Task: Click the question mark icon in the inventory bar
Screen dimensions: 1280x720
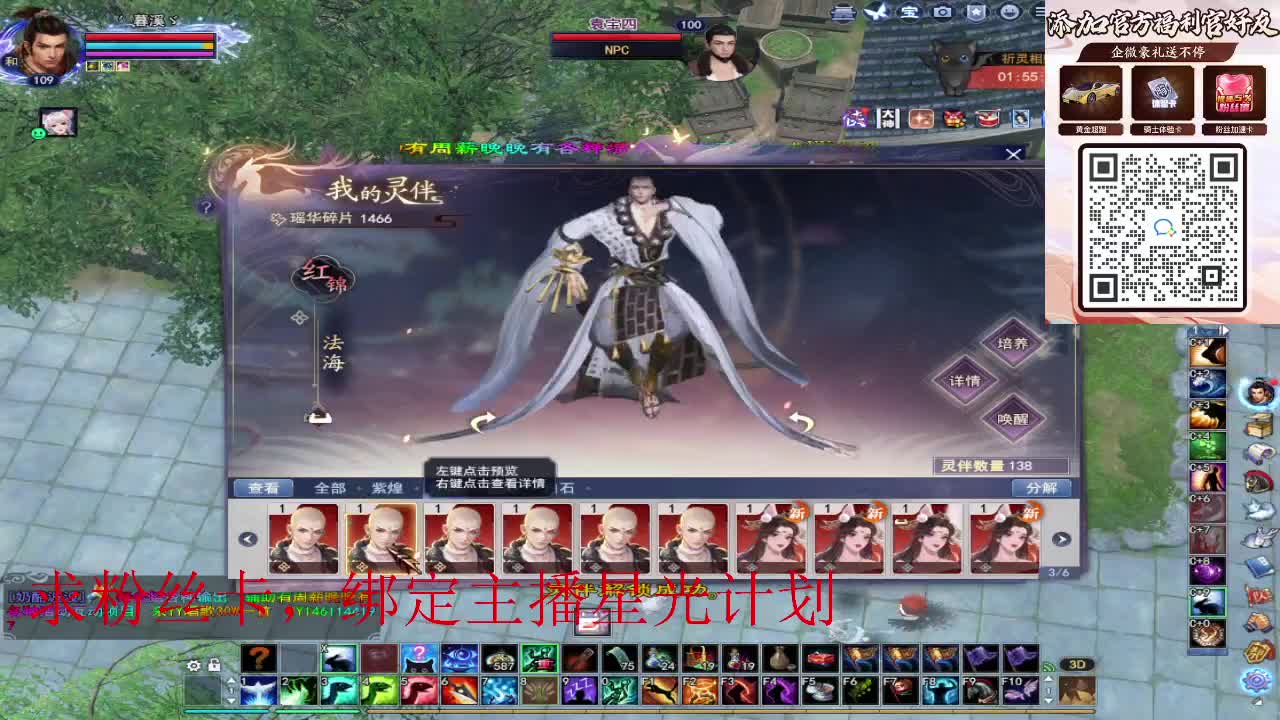Action: click(x=258, y=658)
